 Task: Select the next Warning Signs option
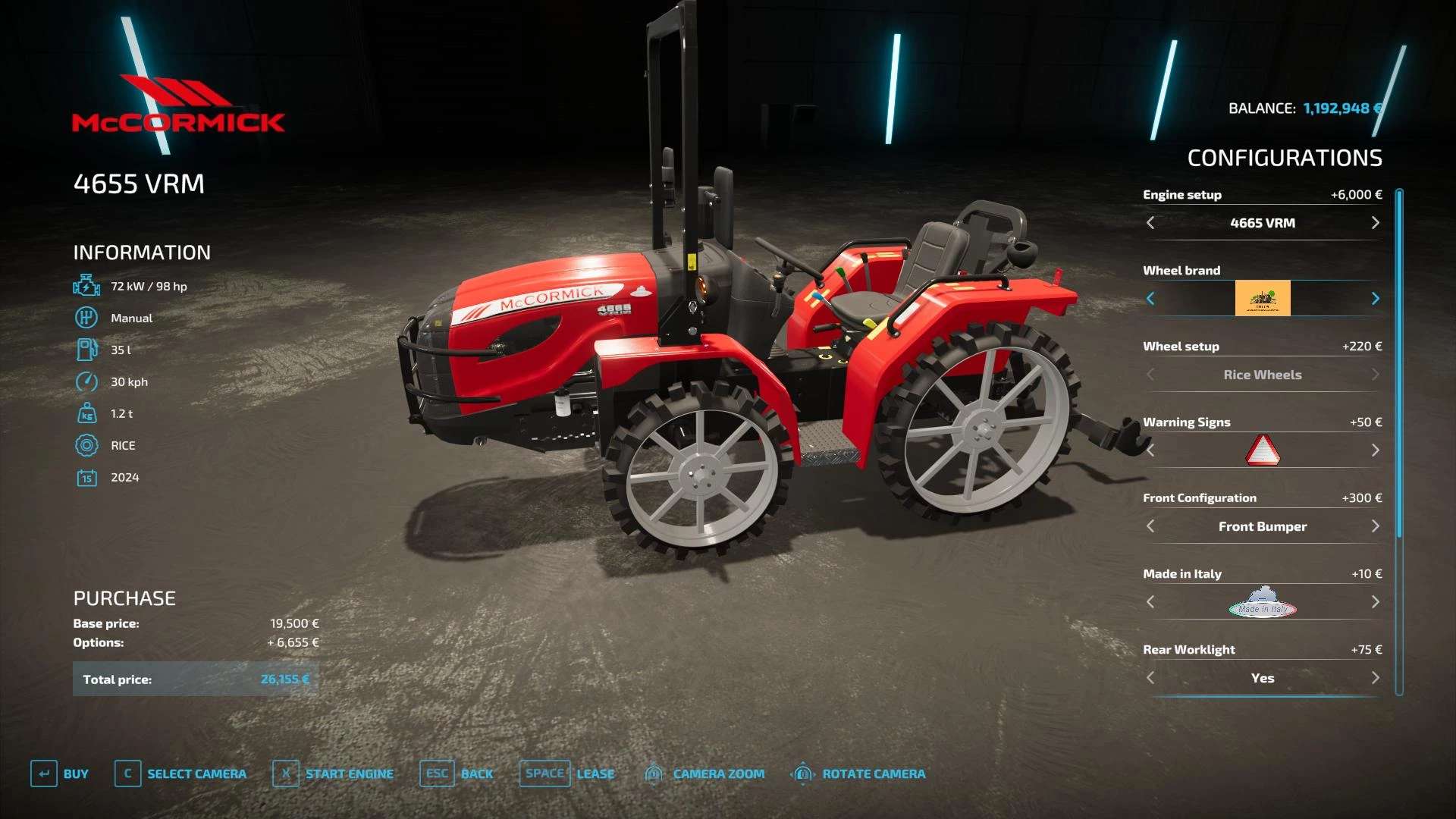coord(1375,450)
